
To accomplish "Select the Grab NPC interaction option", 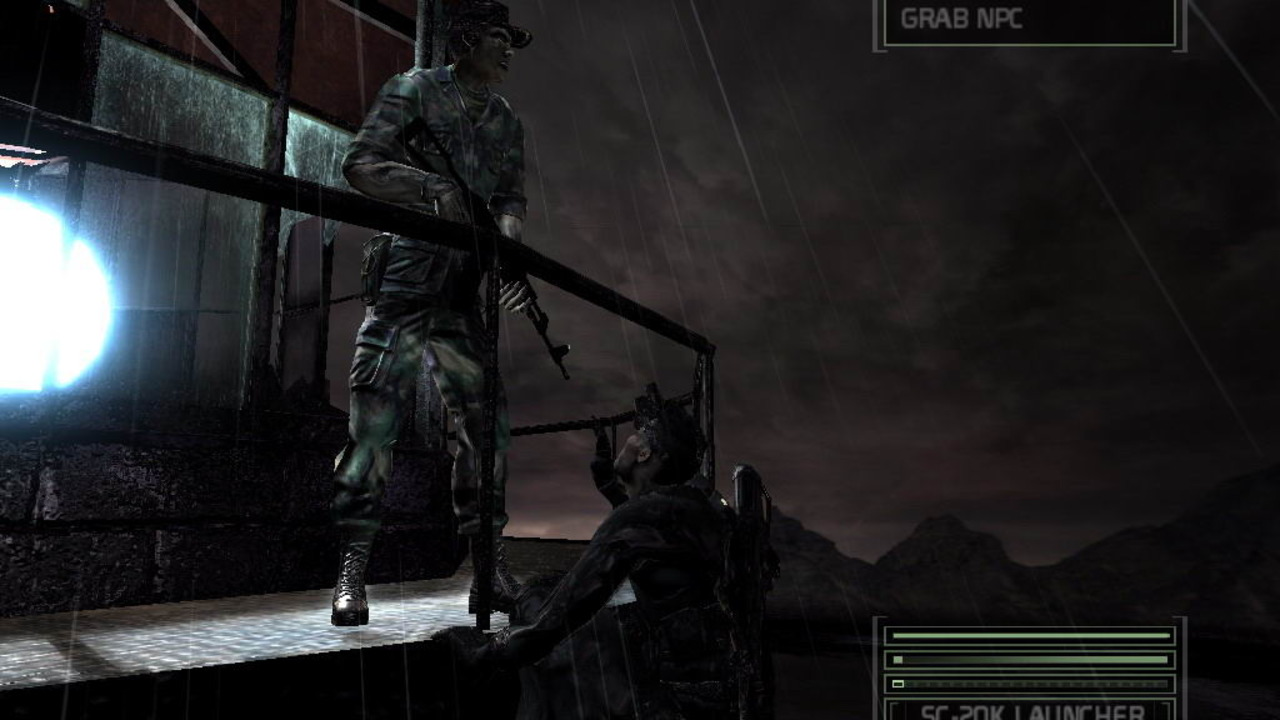I will (1029, 20).
